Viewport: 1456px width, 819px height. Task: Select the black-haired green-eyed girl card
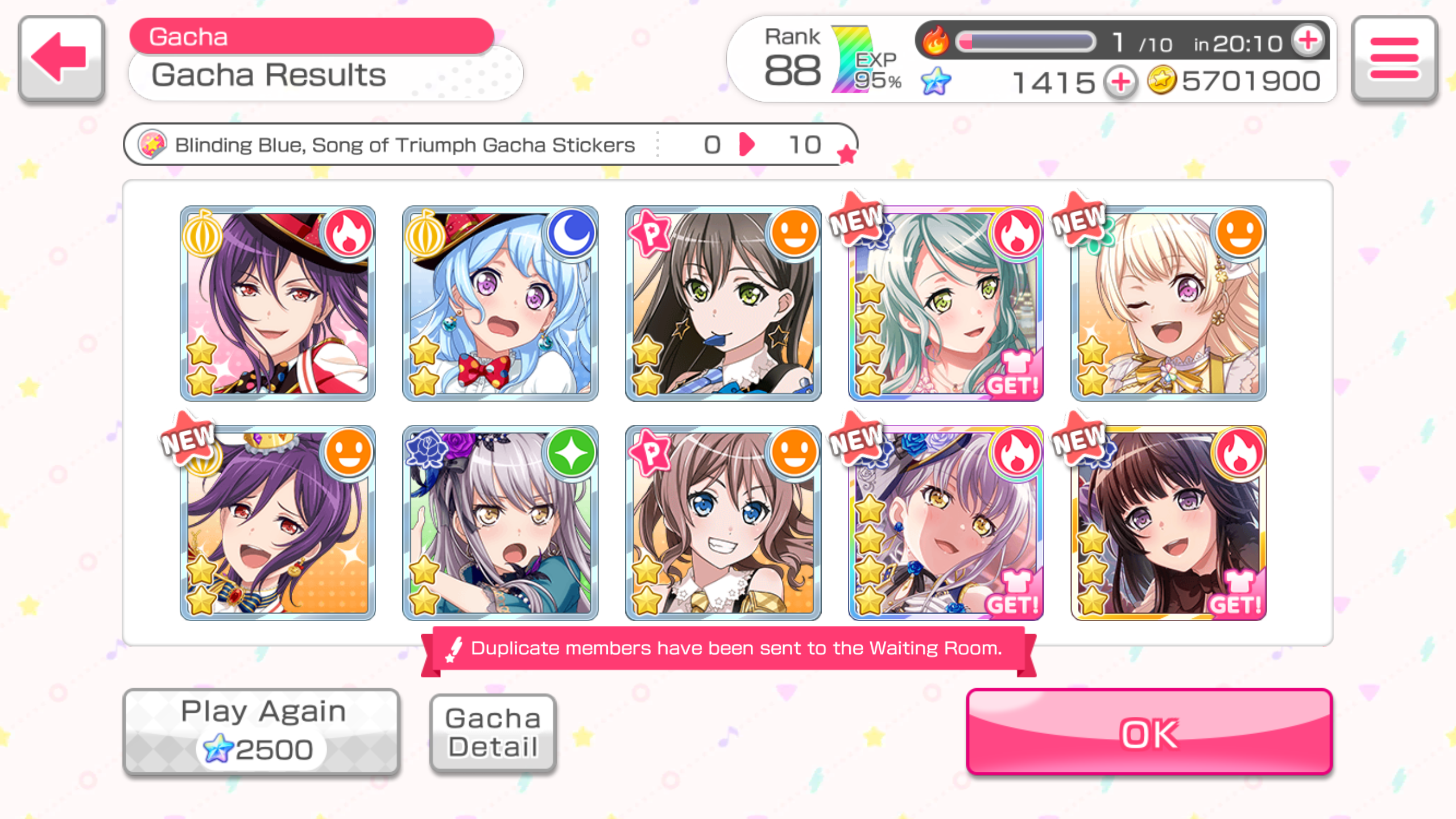coord(723,303)
